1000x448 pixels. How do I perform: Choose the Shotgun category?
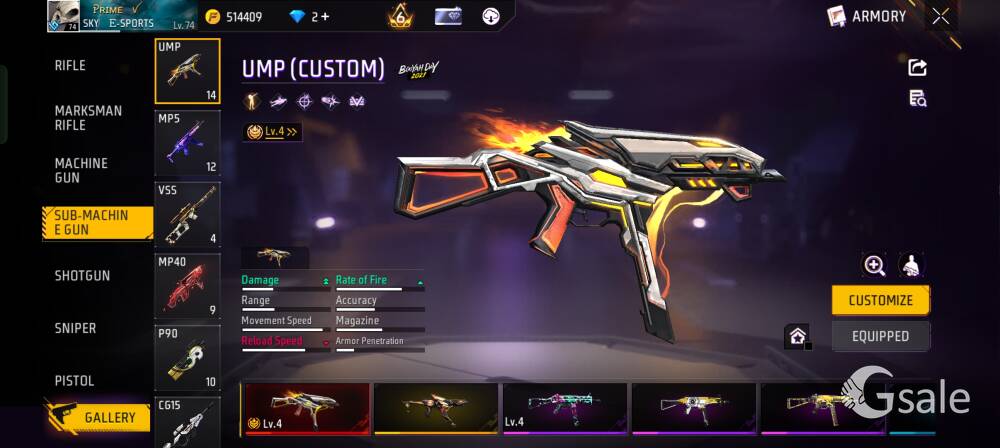coord(82,276)
